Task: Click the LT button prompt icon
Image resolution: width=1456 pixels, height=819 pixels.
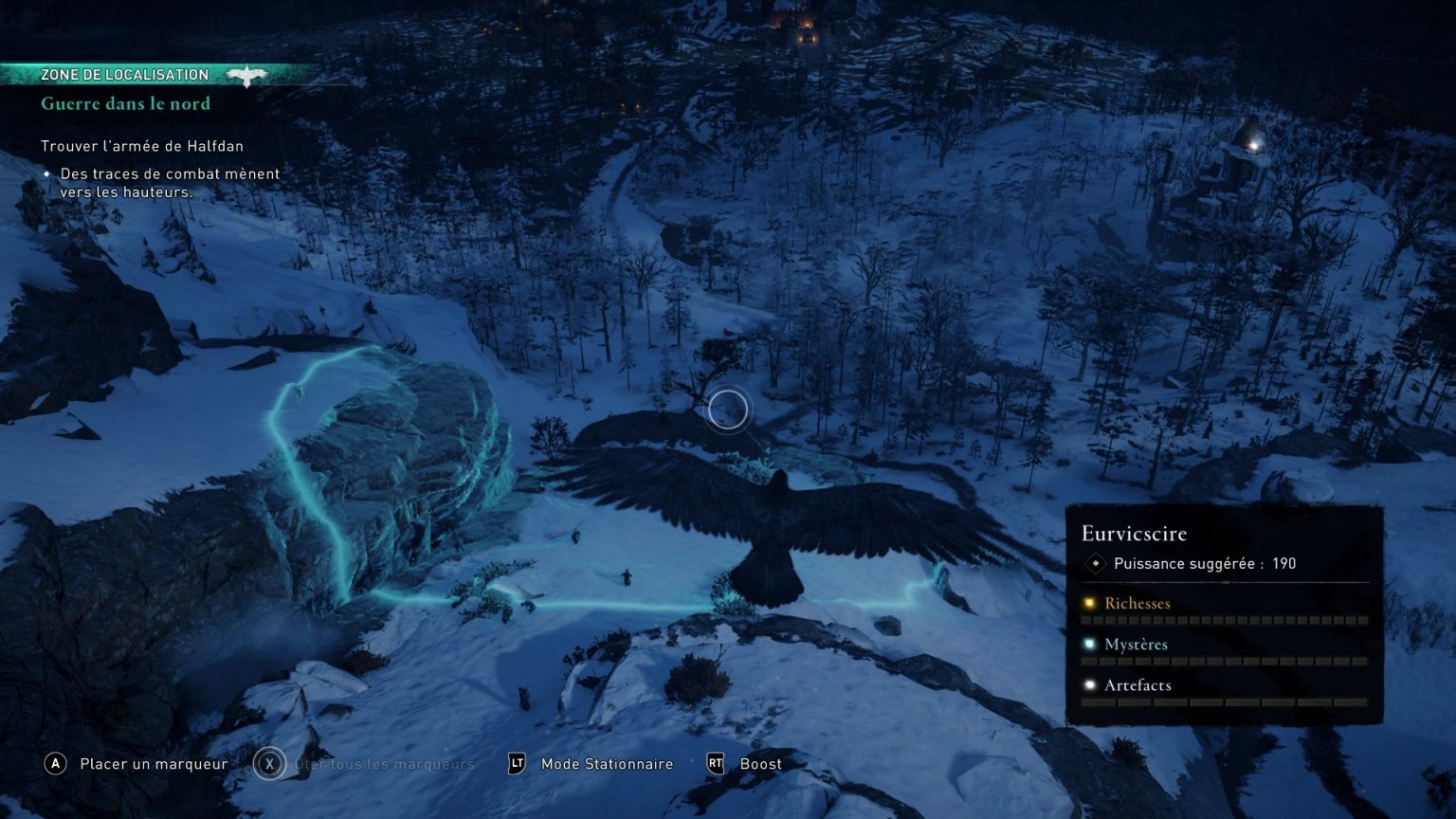Action: pos(518,764)
